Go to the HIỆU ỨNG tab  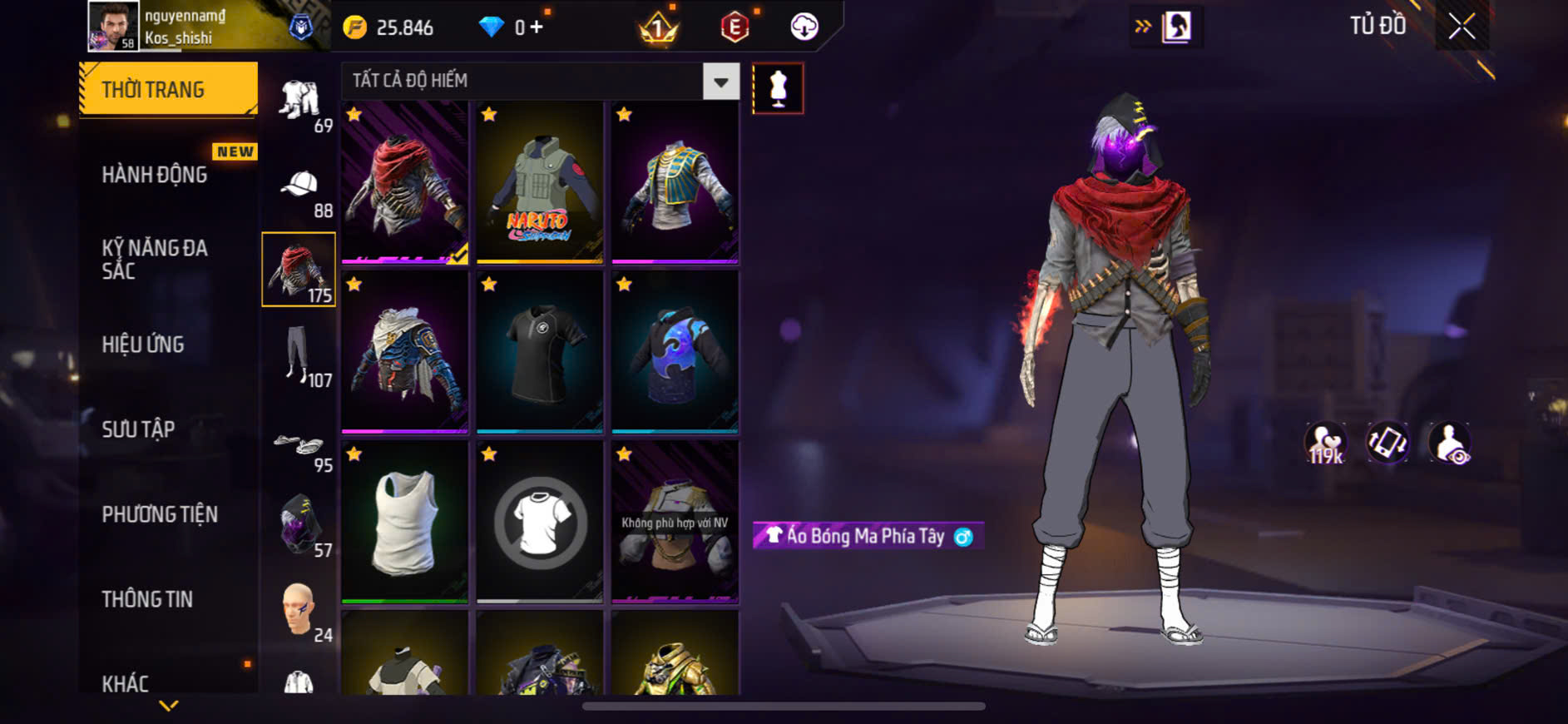(143, 345)
